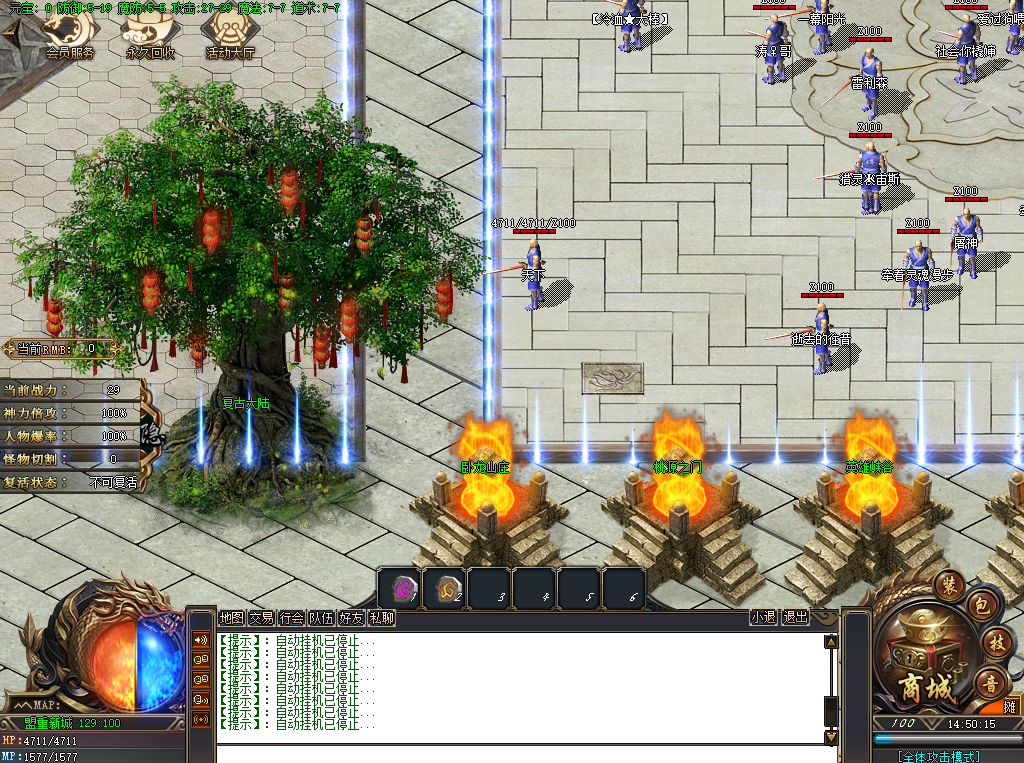This screenshot has height=763, width=1024.
Task: Click the 小退 logout-to-character button
Action: click(x=764, y=618)
